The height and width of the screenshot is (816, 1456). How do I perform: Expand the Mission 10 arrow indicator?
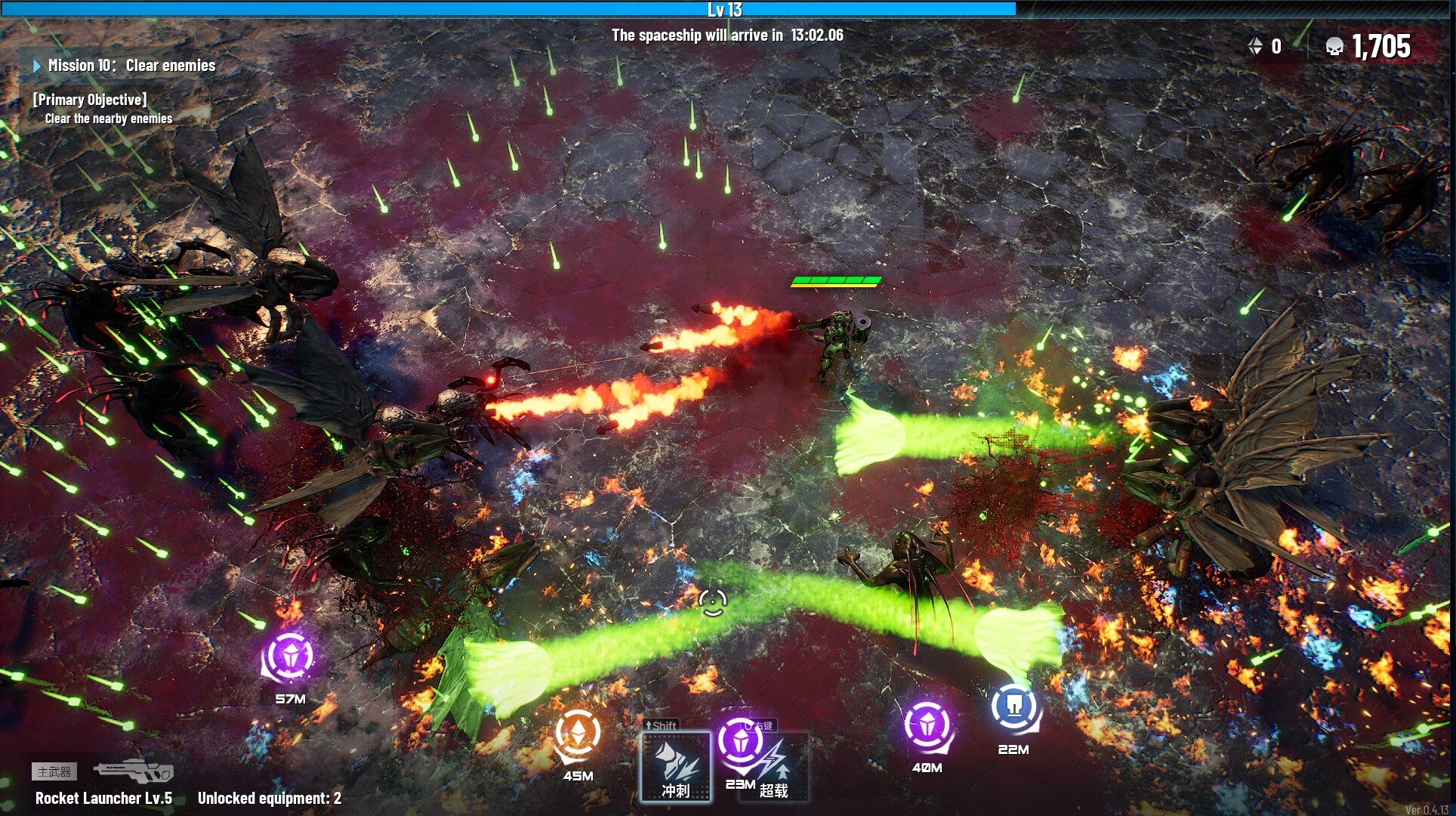pos(35,66)
